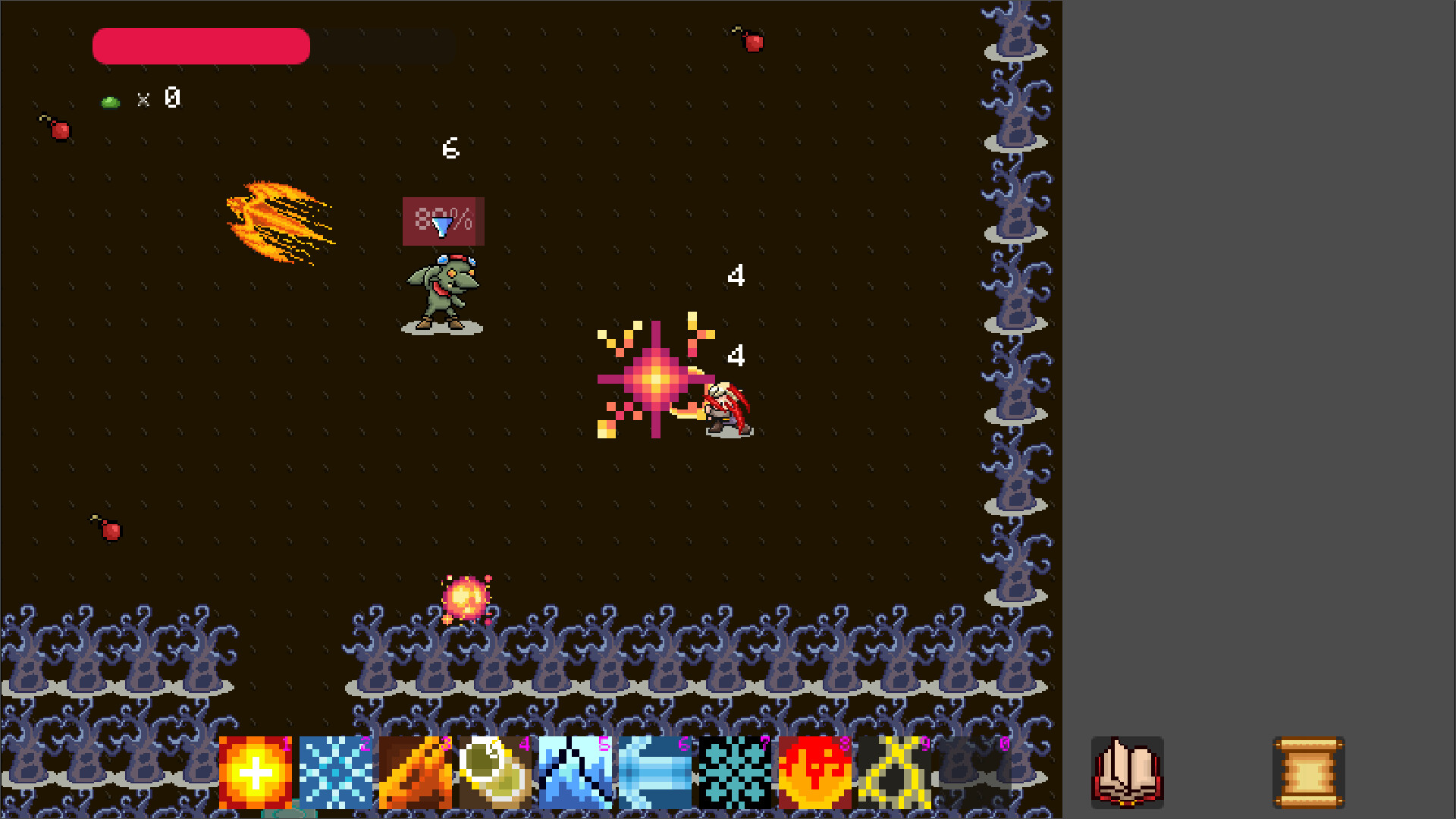Select the goblin enemy
1456x819 pixels.
tap(444, 292)
